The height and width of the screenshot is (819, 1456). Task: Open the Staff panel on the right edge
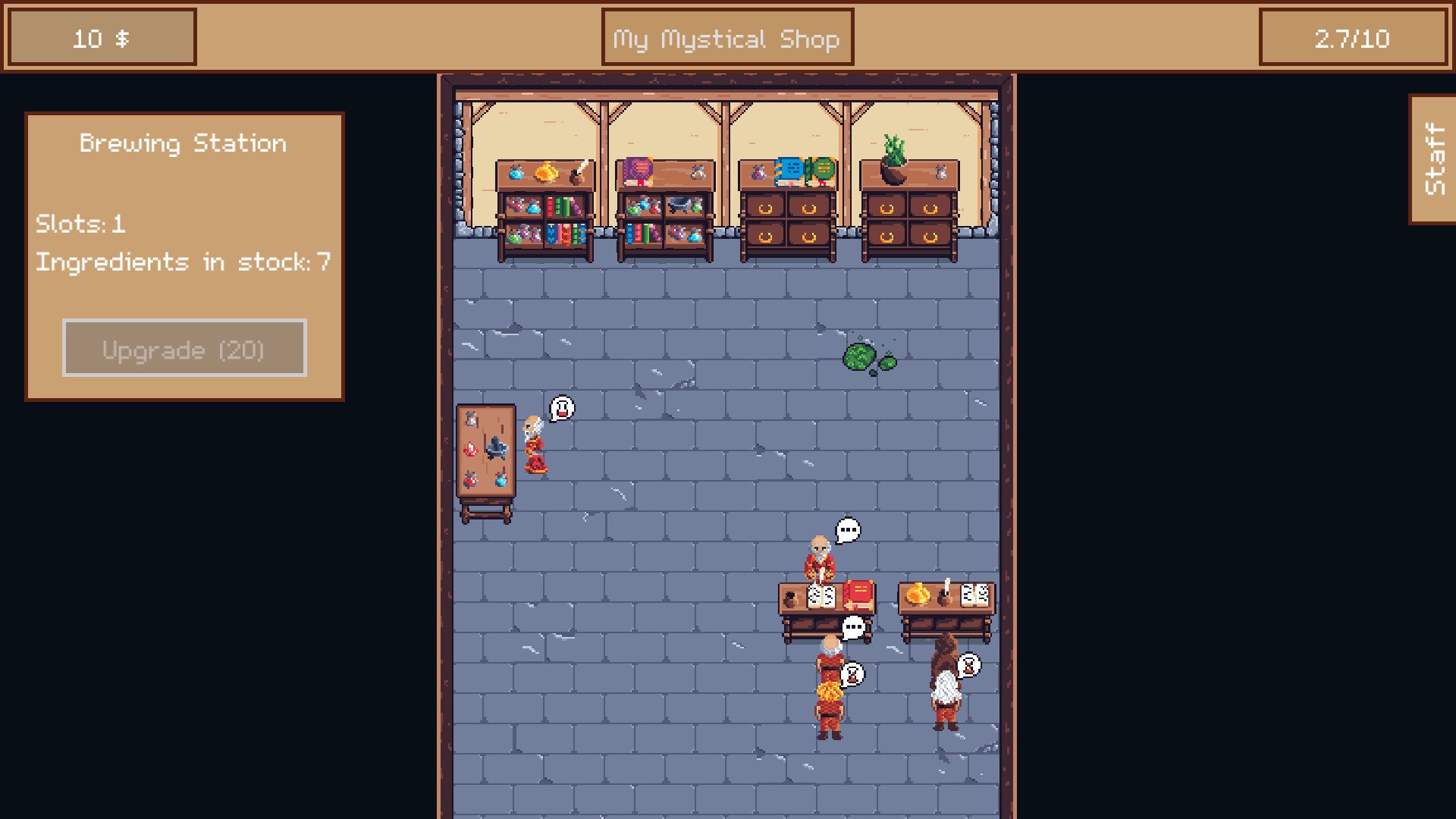point(1432,155)
